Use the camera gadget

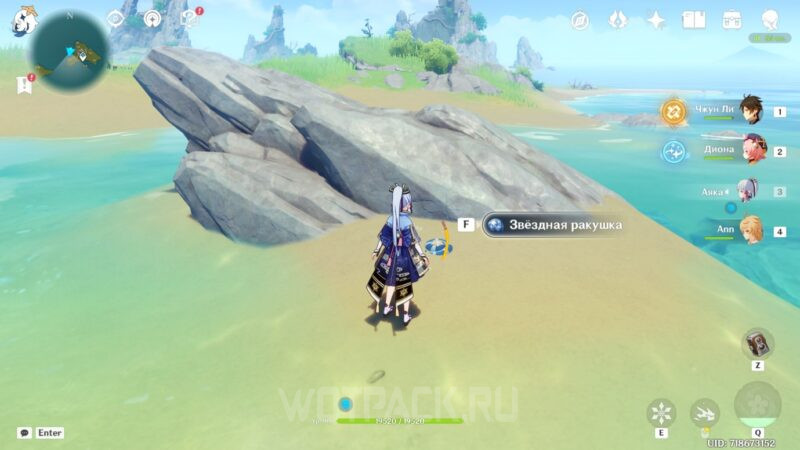tap(757, 344)
